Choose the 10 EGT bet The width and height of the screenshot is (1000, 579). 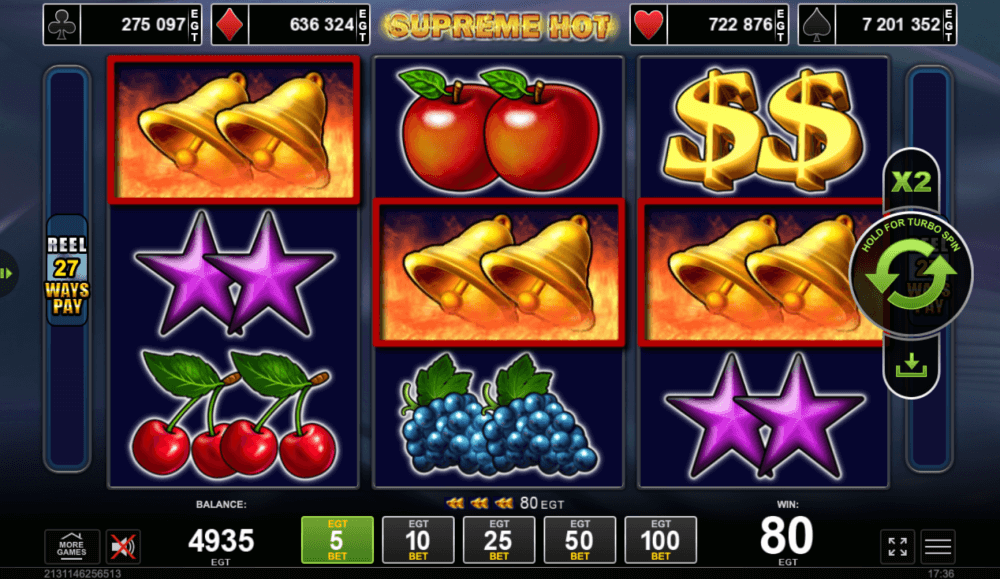[x=418, y=540]
